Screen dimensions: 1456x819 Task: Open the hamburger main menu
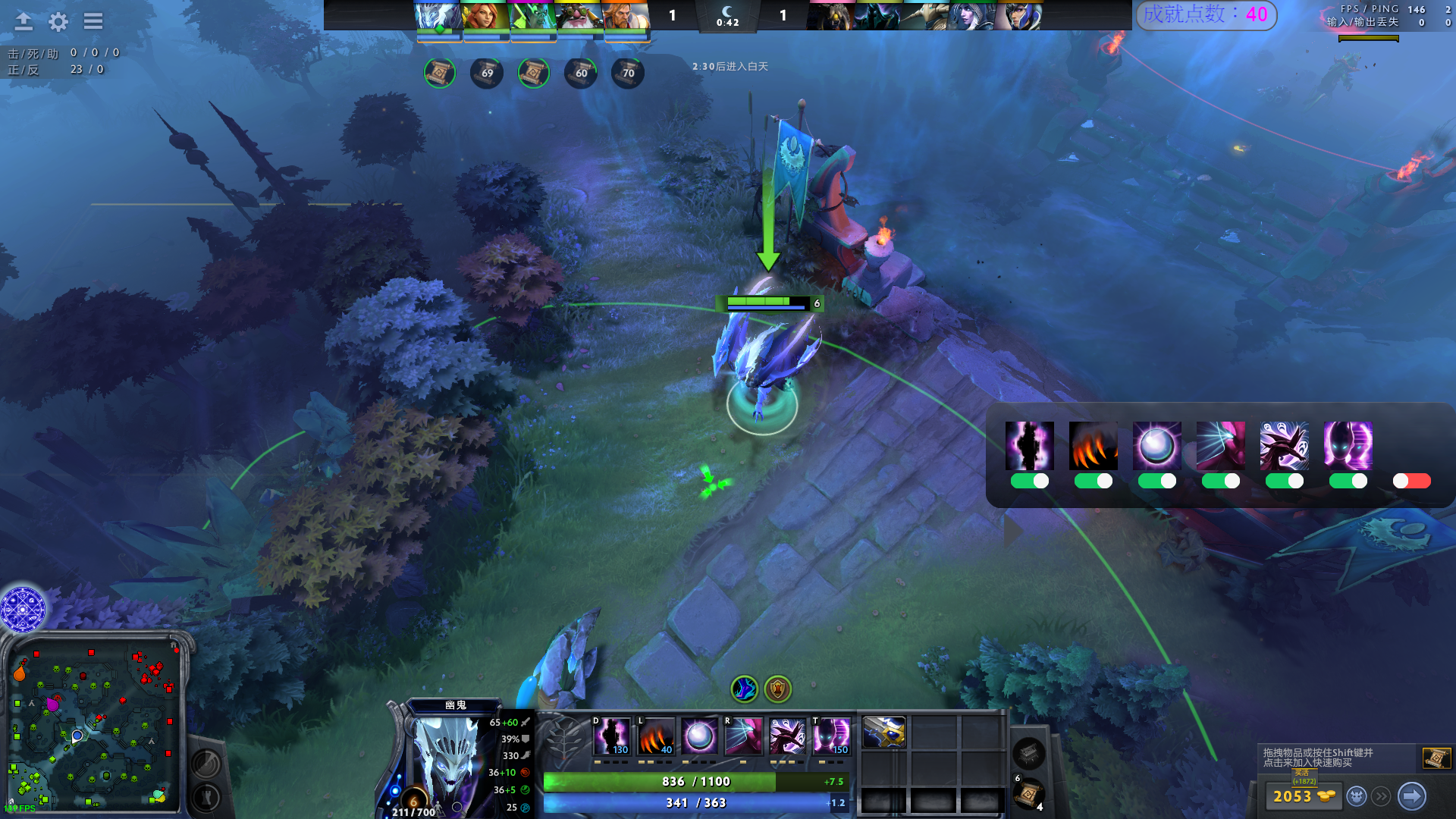coord(93,21)
